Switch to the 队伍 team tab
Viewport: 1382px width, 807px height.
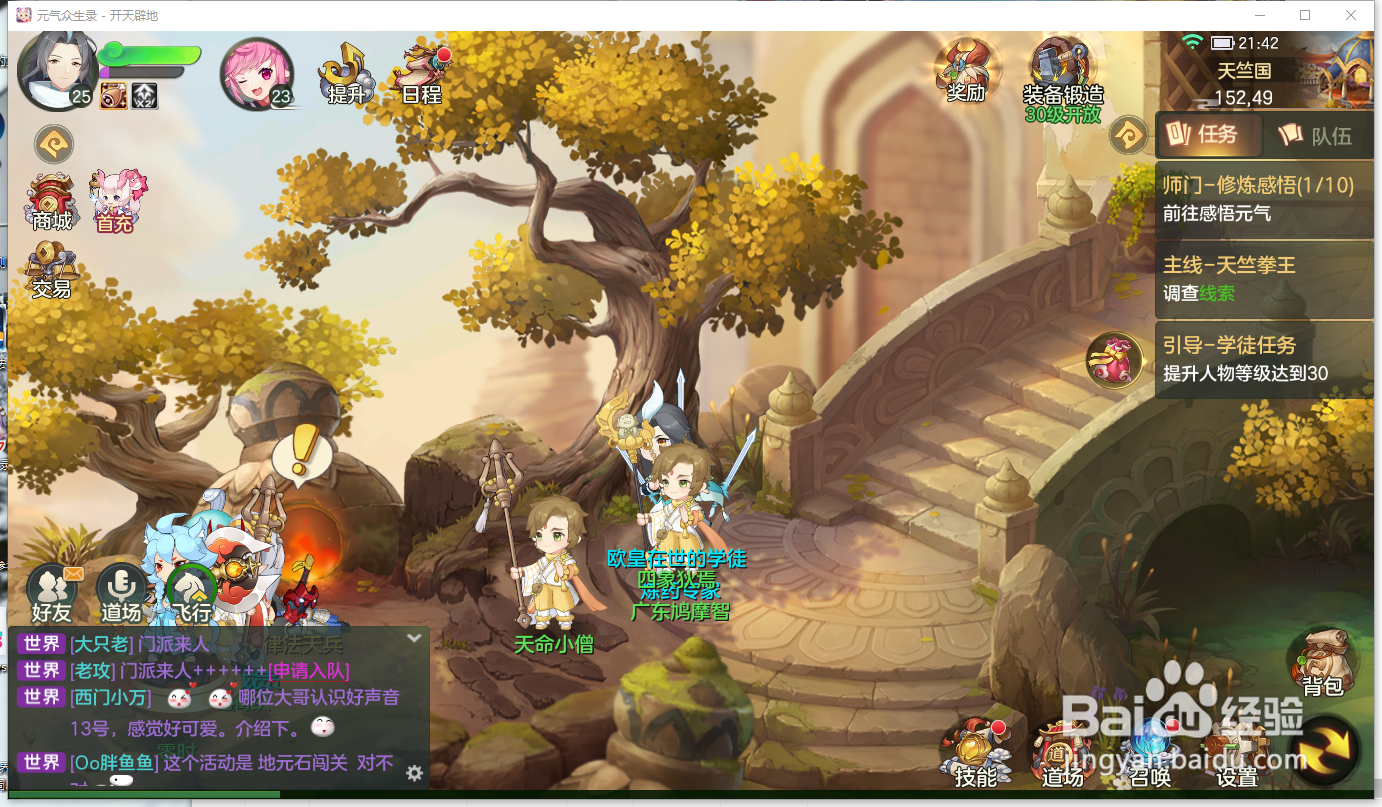[1316, 135]
